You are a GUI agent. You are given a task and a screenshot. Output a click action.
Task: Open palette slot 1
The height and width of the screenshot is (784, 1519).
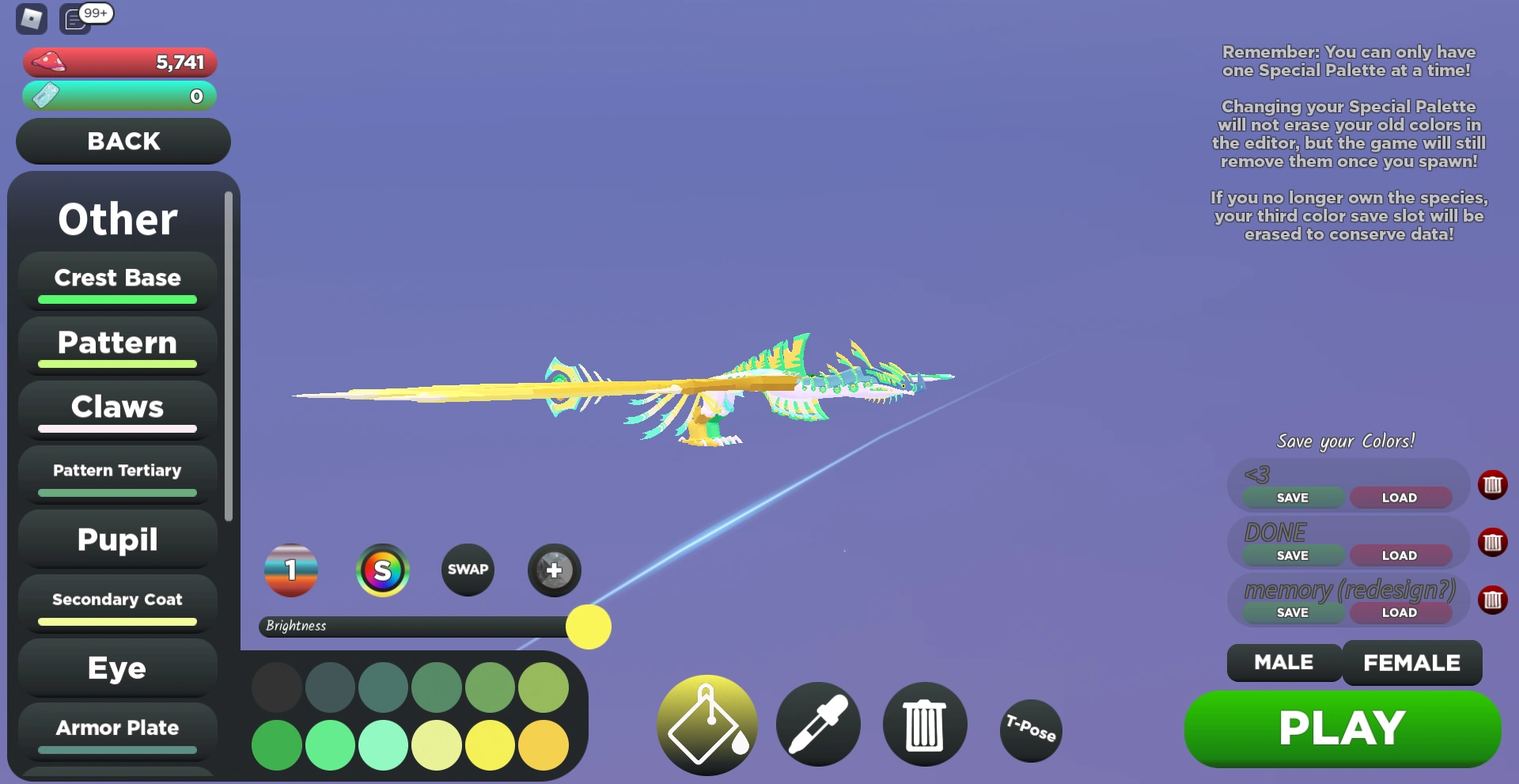coord(290,570)
